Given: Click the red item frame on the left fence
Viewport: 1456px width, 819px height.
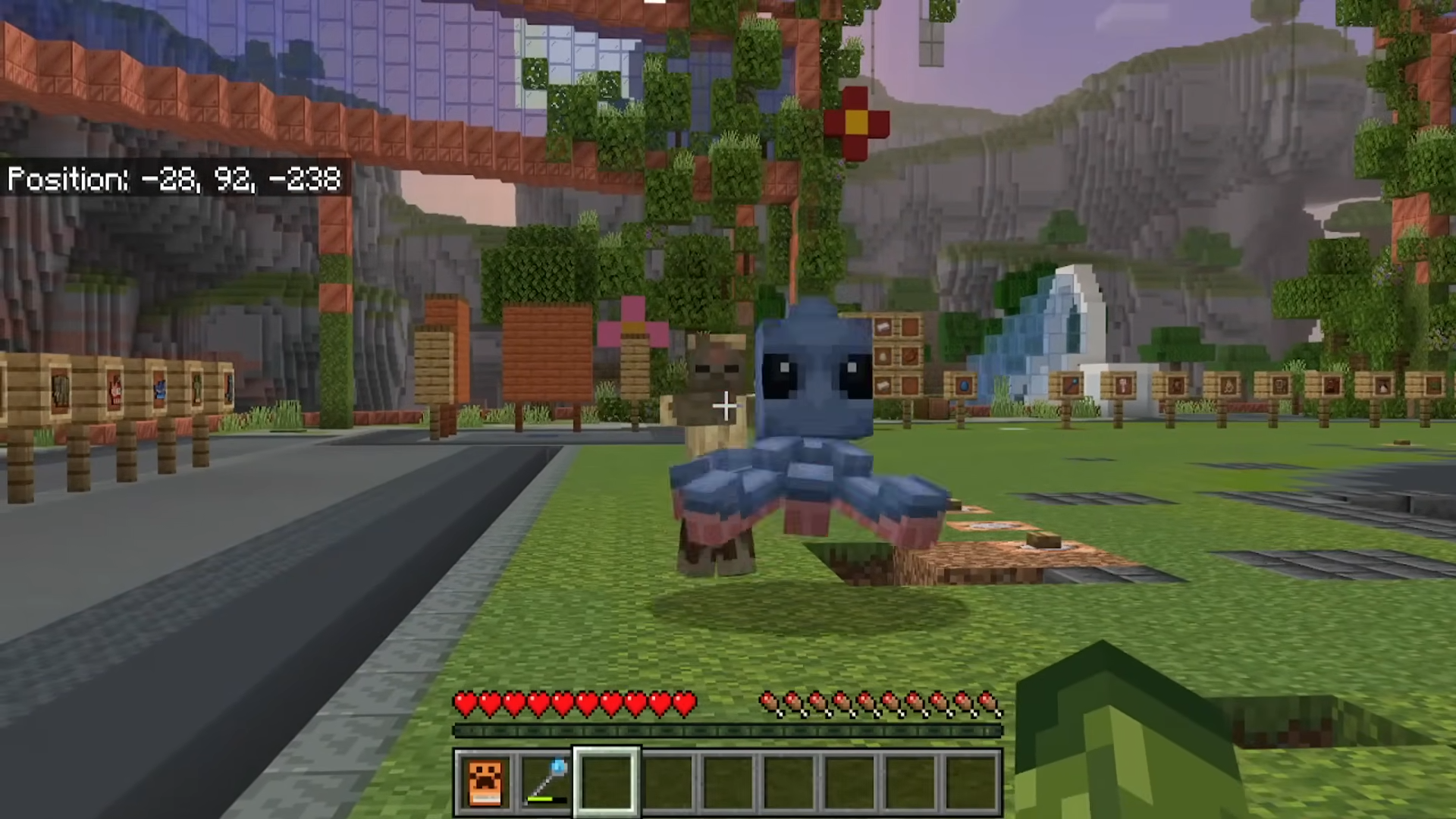Looking at the screenshot, I should click(x=116, y=388).
